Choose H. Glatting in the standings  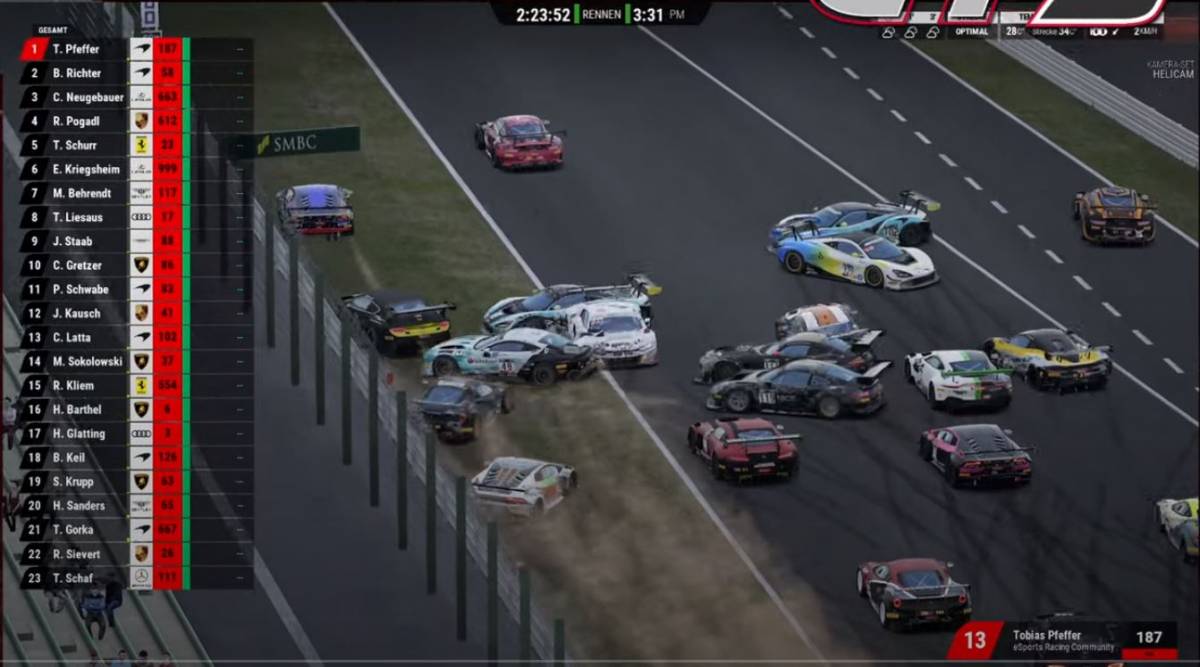(78, 433)
